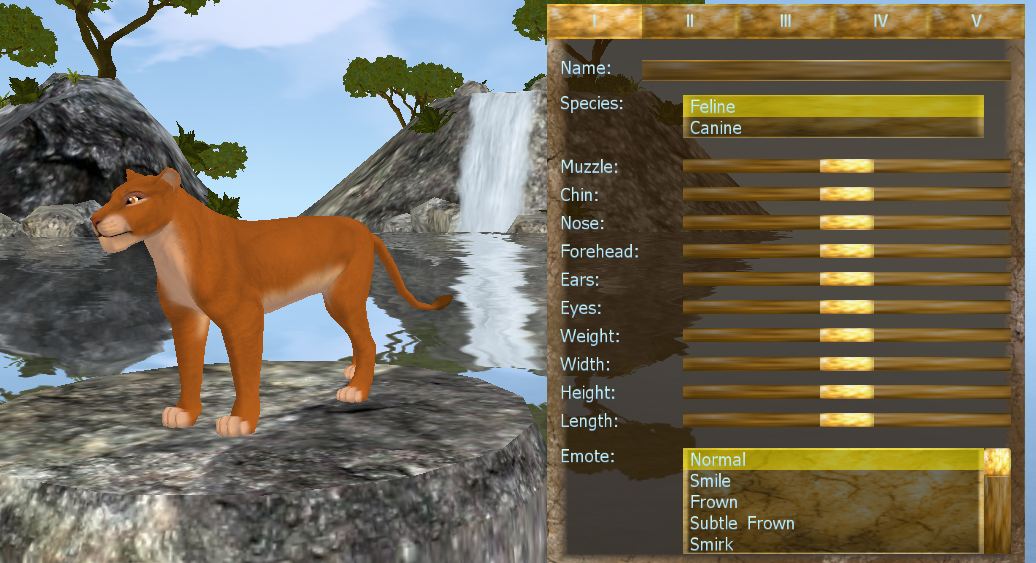Pick the Smile emote
1036x563 pixels.
(x=710, y=481)
